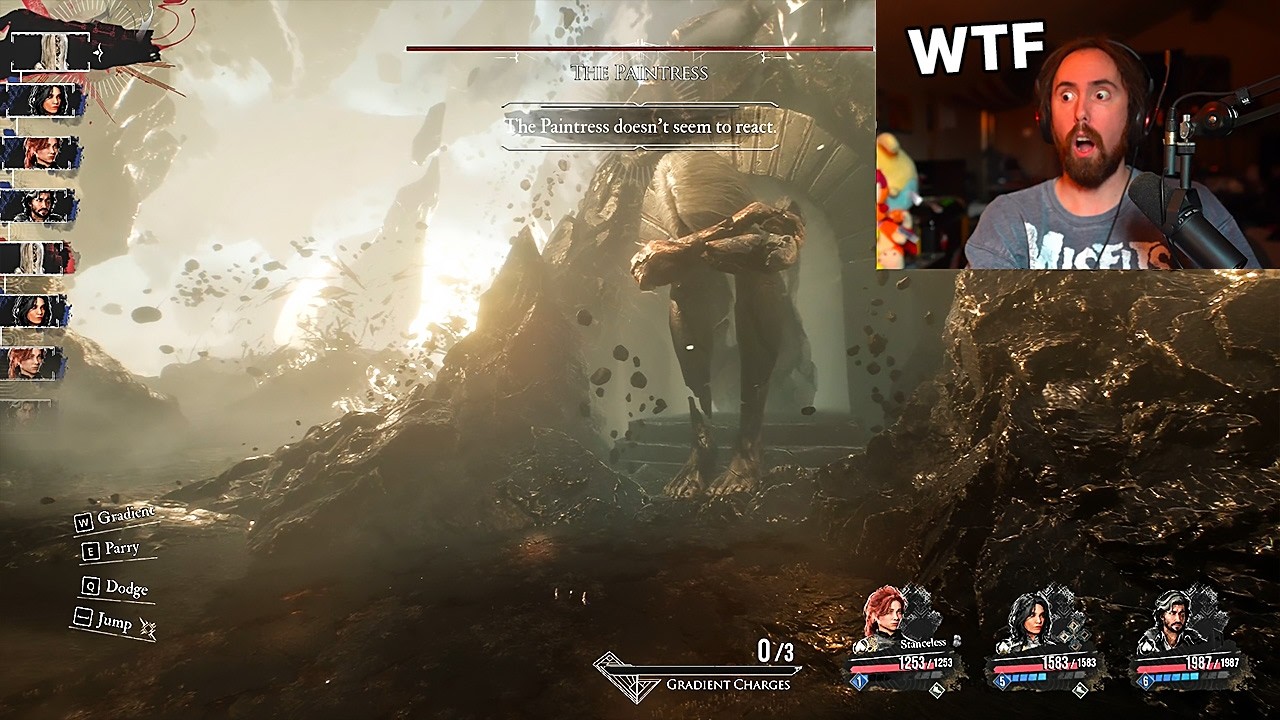Click the streamer webcam overlay
This screenshot has width=1280, height=720.
pyautogui.click(x=1078, y=135)
